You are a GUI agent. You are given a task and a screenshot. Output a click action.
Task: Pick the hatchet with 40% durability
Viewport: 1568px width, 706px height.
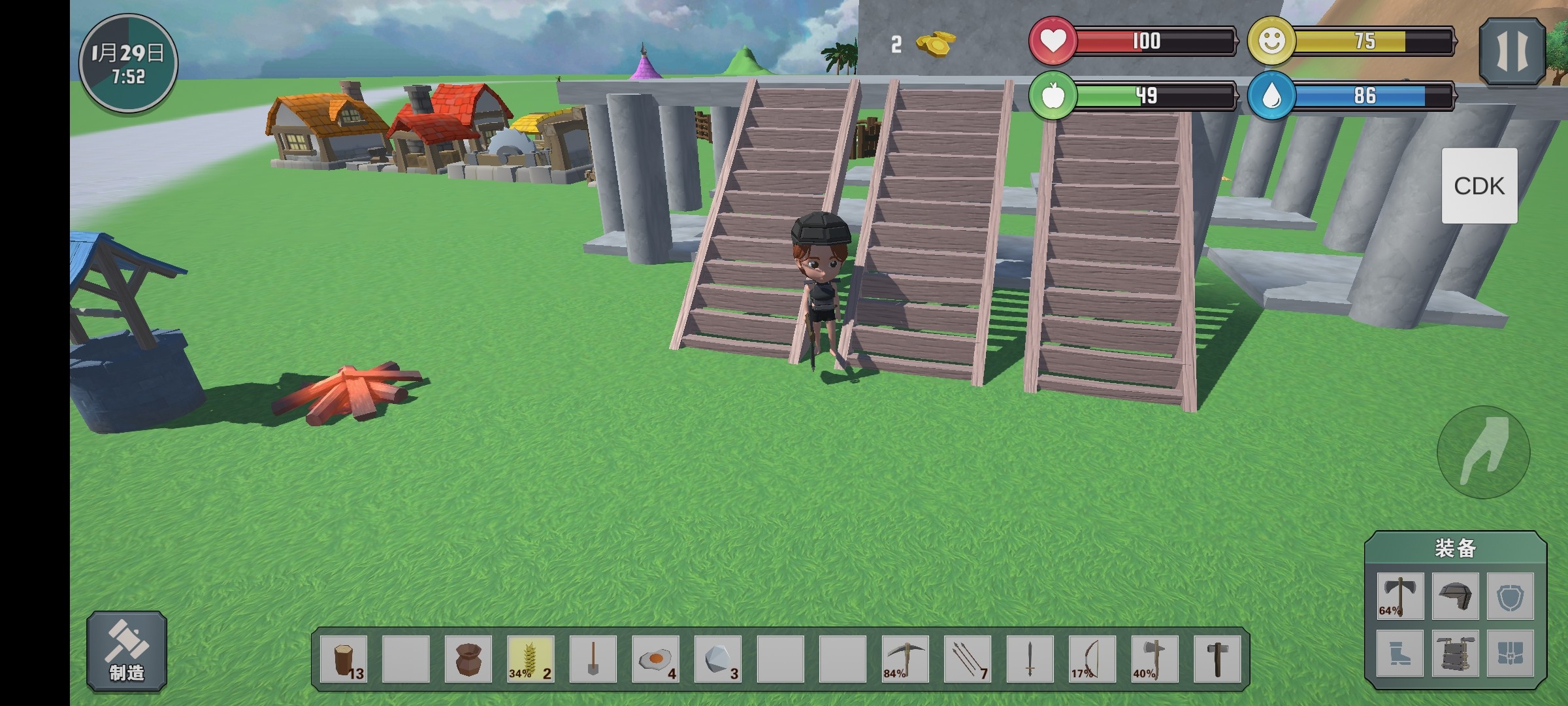click(x=1154, y=659)
